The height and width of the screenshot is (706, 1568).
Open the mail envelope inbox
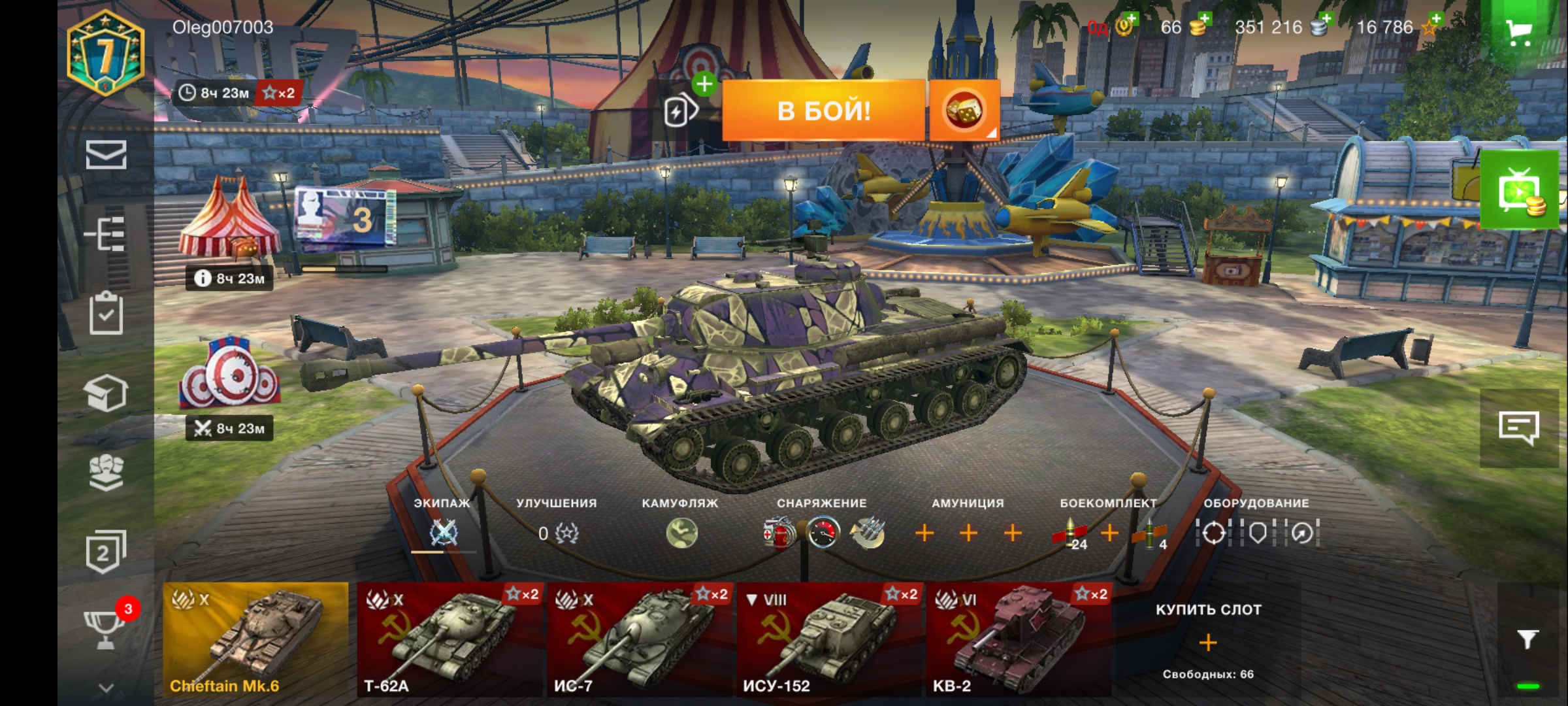[x=106, y=155]
